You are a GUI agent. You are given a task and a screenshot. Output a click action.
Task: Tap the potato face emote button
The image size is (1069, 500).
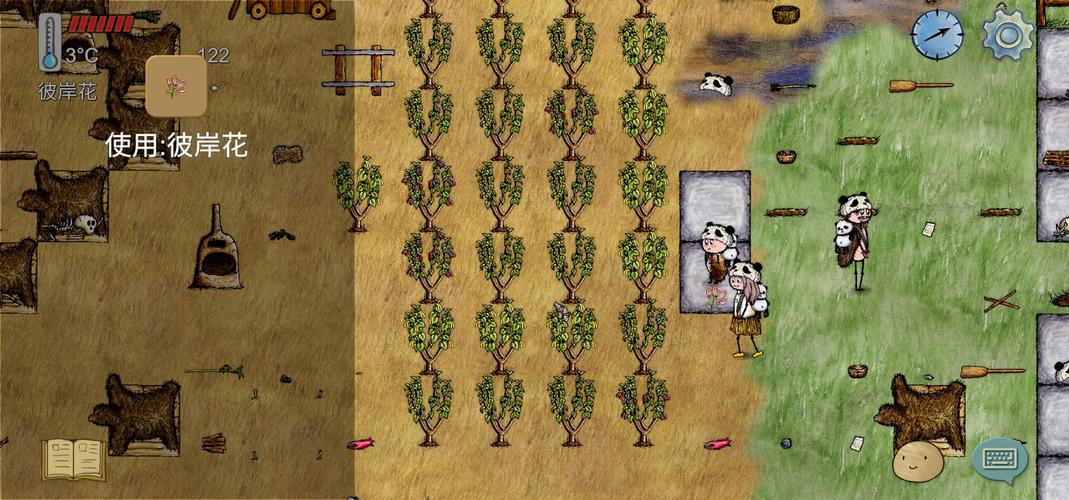915,459
